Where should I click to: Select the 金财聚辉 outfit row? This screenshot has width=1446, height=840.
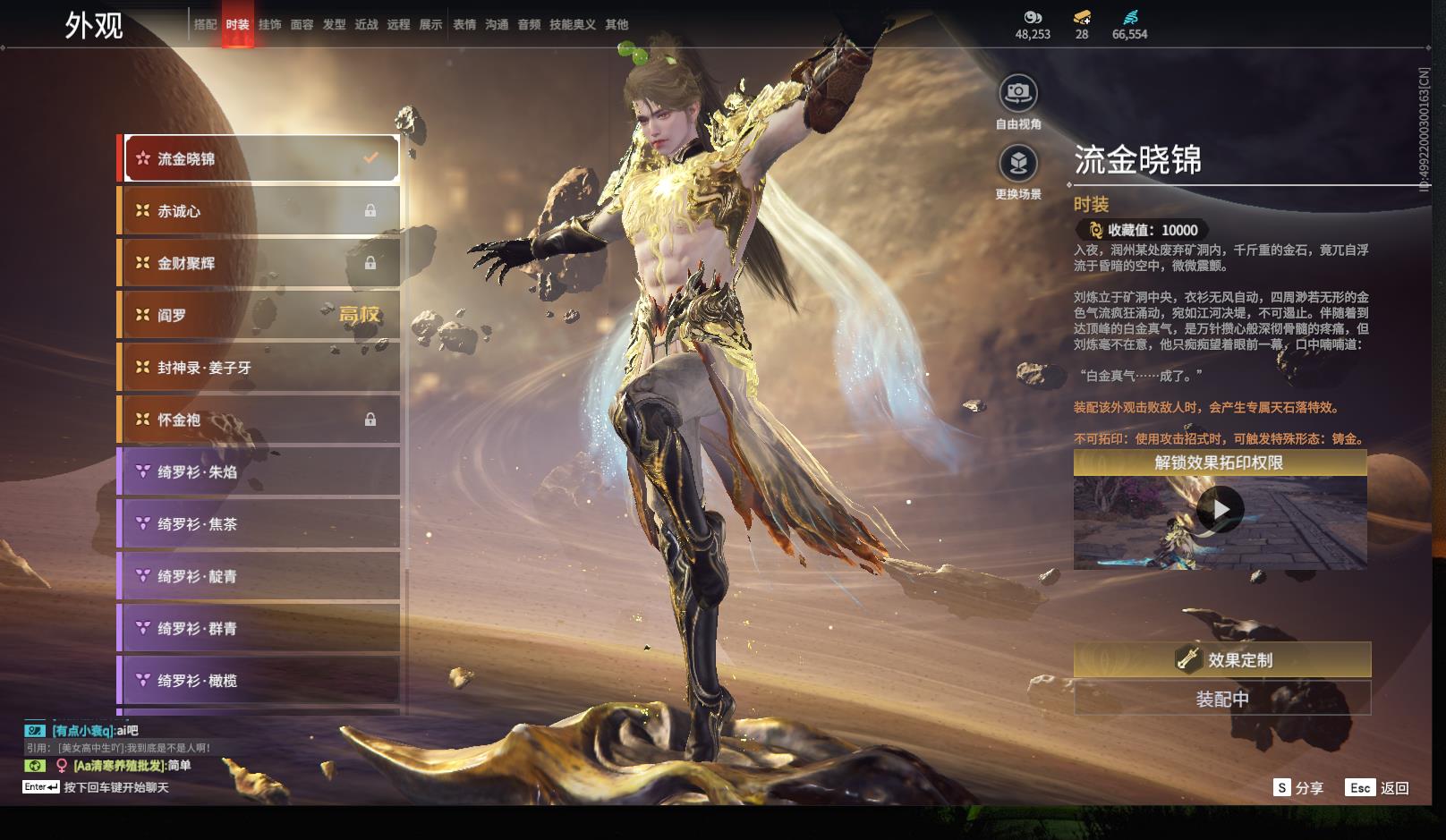(x=259, y=263)
